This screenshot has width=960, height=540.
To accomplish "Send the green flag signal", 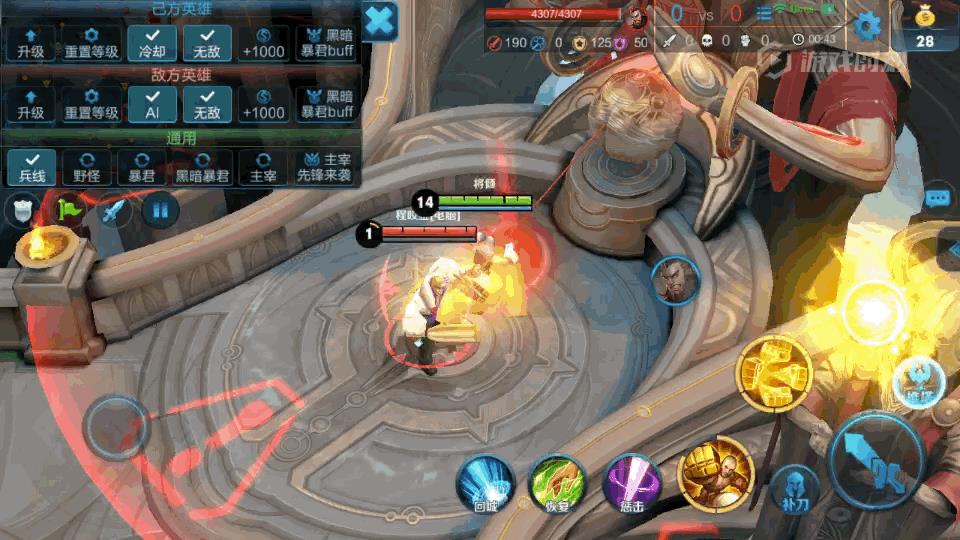I will click(70, 210).
